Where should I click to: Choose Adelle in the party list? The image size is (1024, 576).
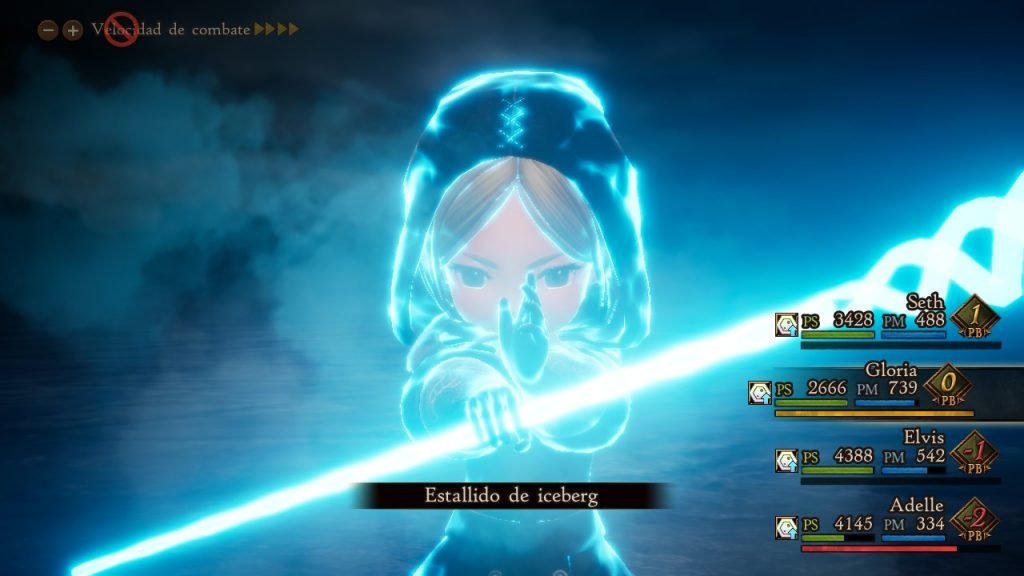tap(917, 505)
